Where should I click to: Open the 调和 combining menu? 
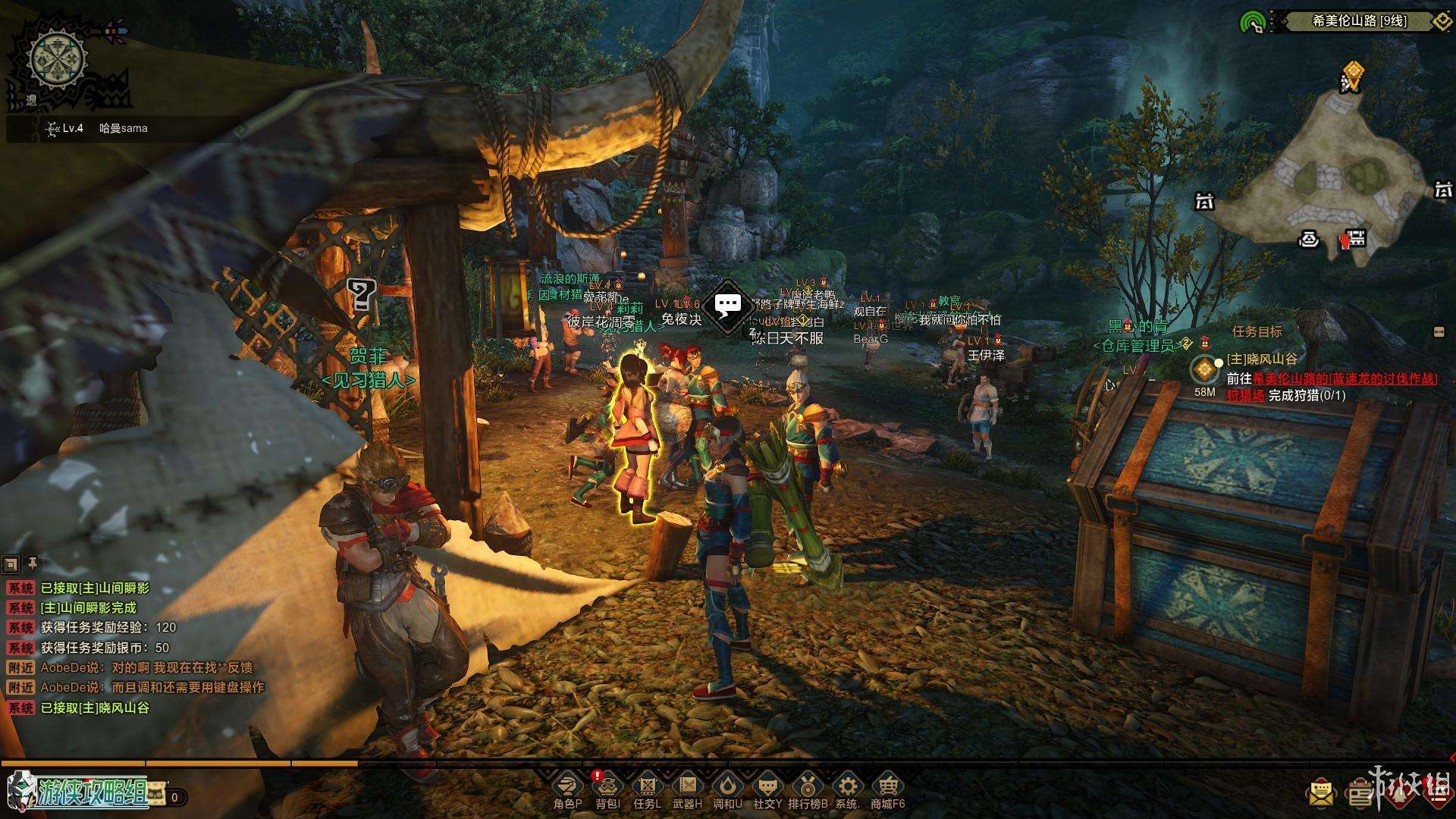727,789
